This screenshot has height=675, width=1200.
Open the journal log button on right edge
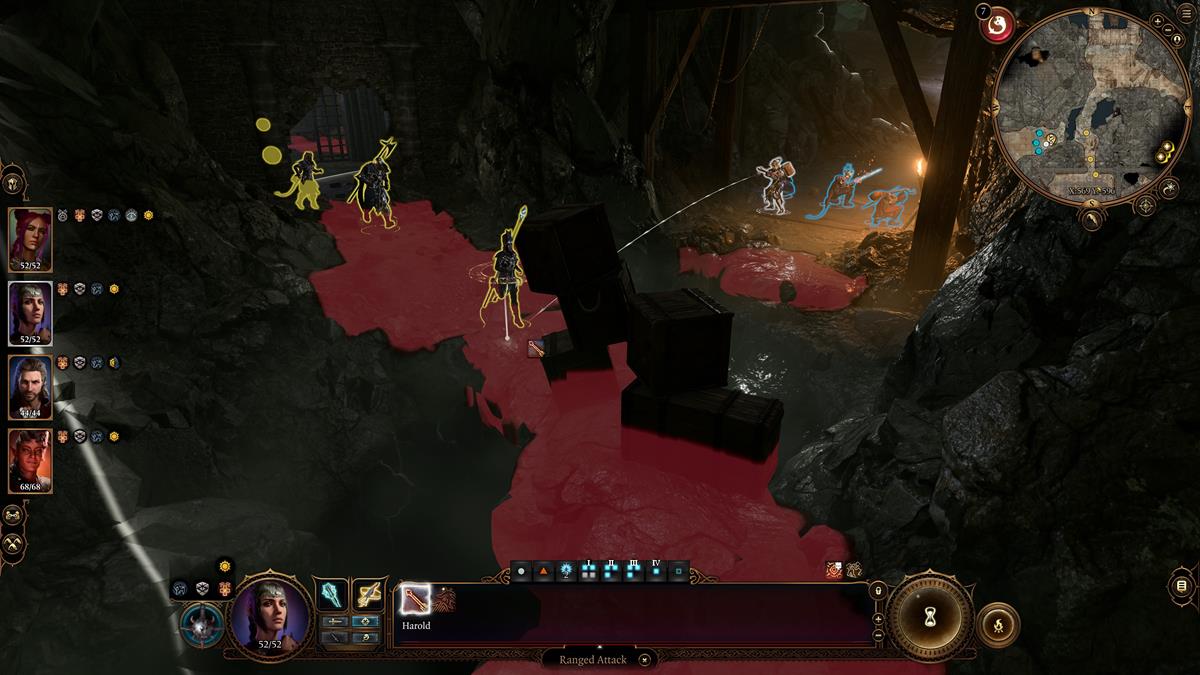tap(1181, 585)
